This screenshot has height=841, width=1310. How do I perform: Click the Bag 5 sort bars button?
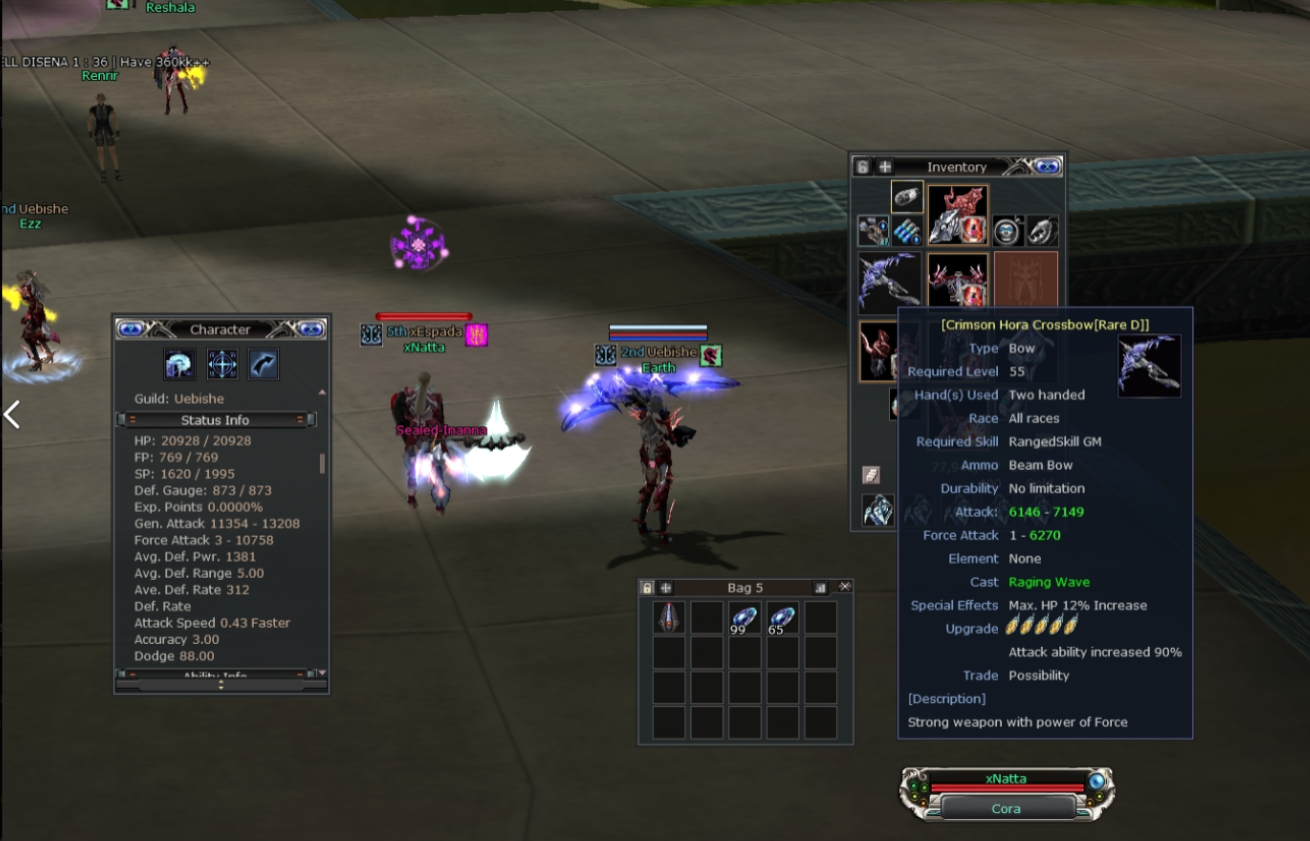[x=821, y=588]
